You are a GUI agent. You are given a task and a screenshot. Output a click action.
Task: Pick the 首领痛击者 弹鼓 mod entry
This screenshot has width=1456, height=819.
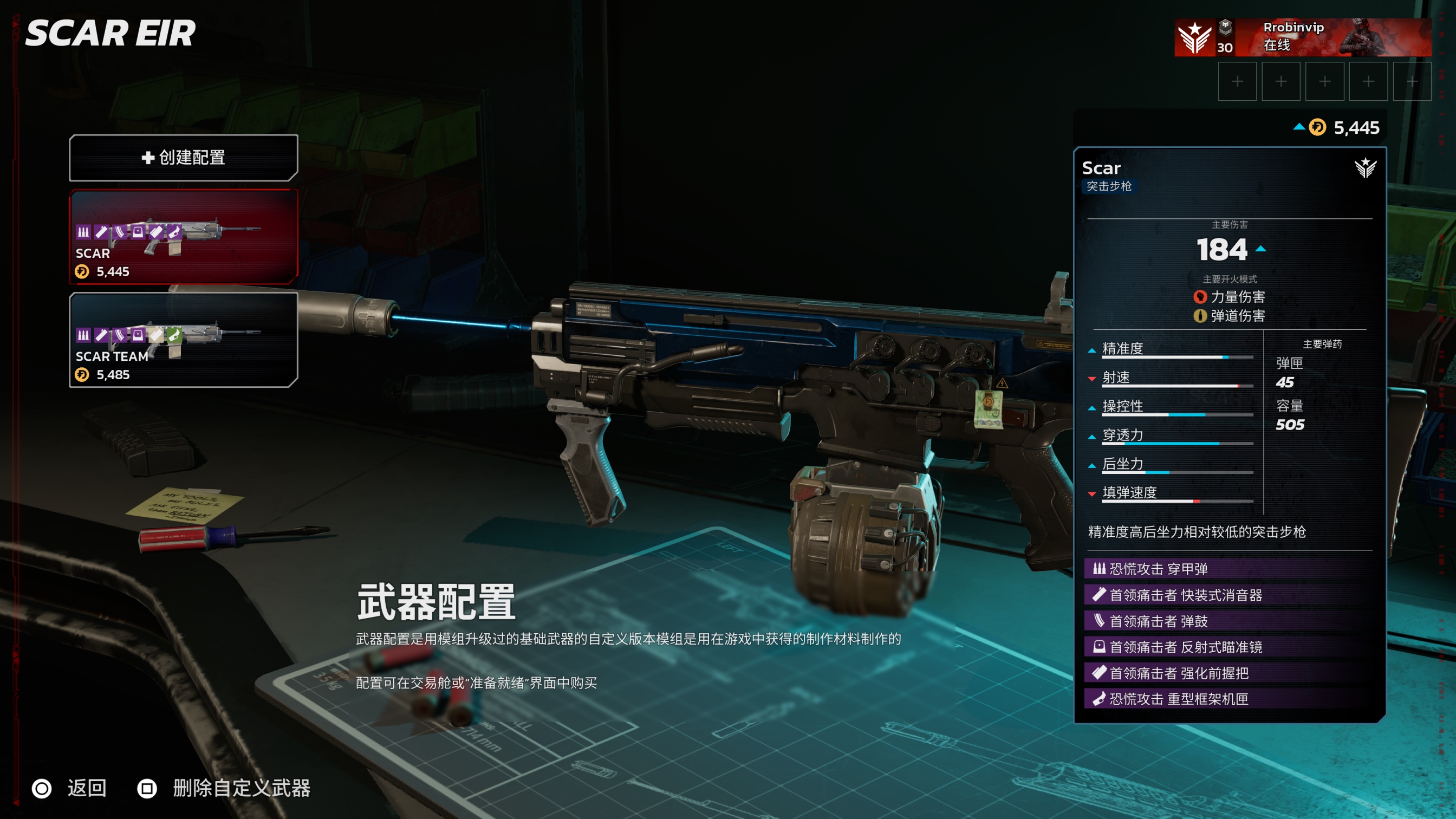(1230, 621)
